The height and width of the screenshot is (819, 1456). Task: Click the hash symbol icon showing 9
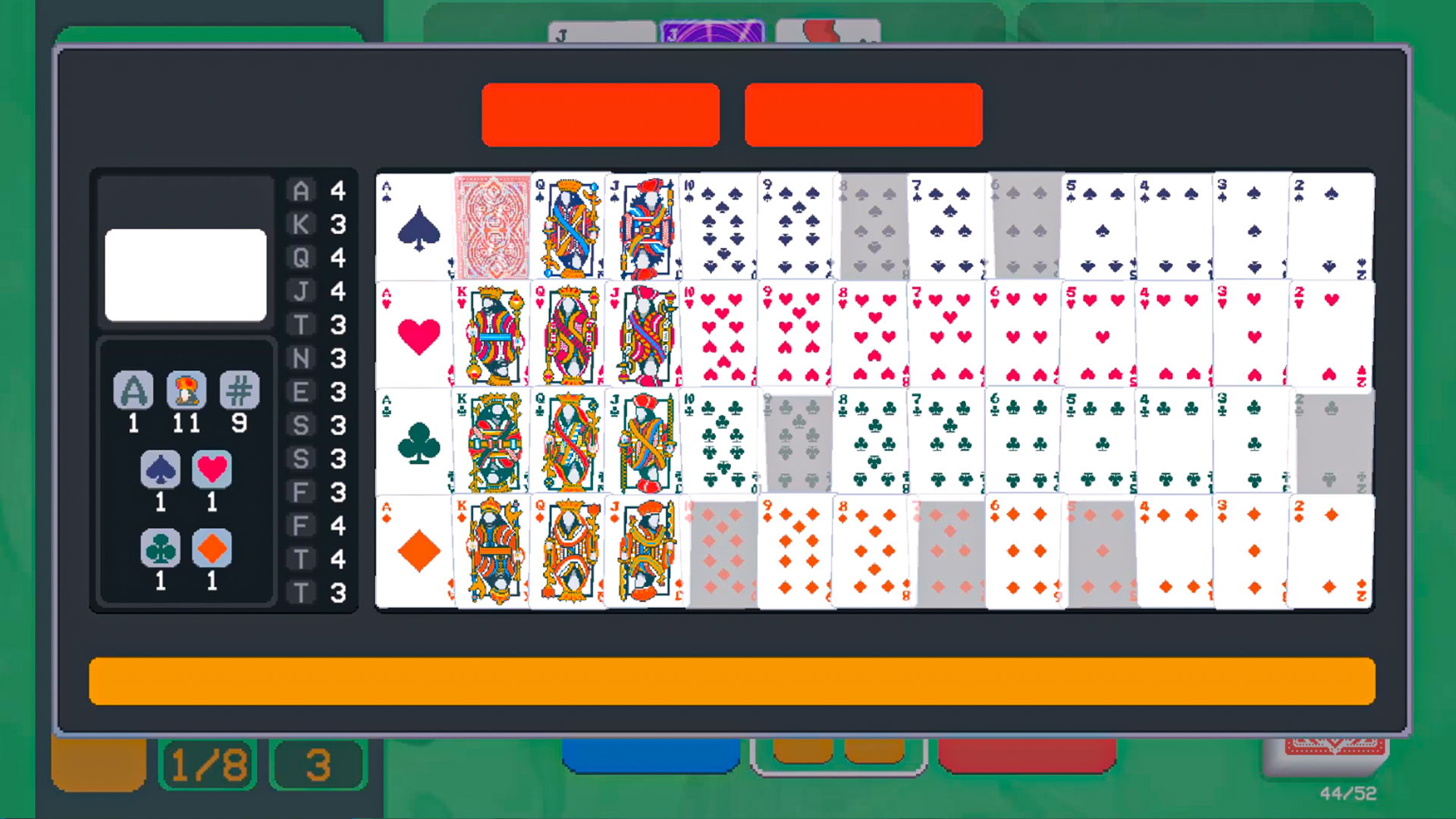tap(239, 391)
